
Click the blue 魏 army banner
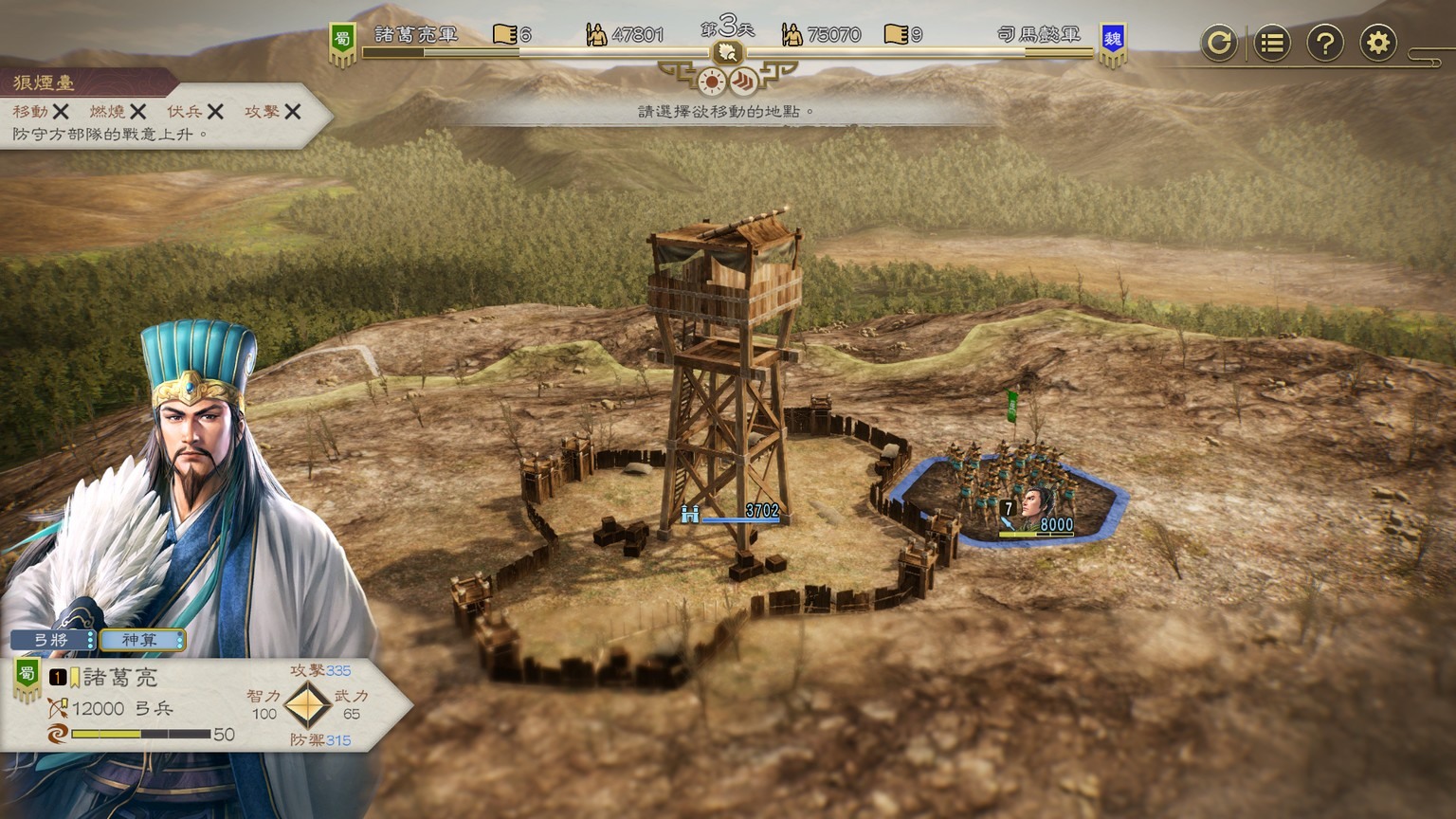coord(1113,42)
